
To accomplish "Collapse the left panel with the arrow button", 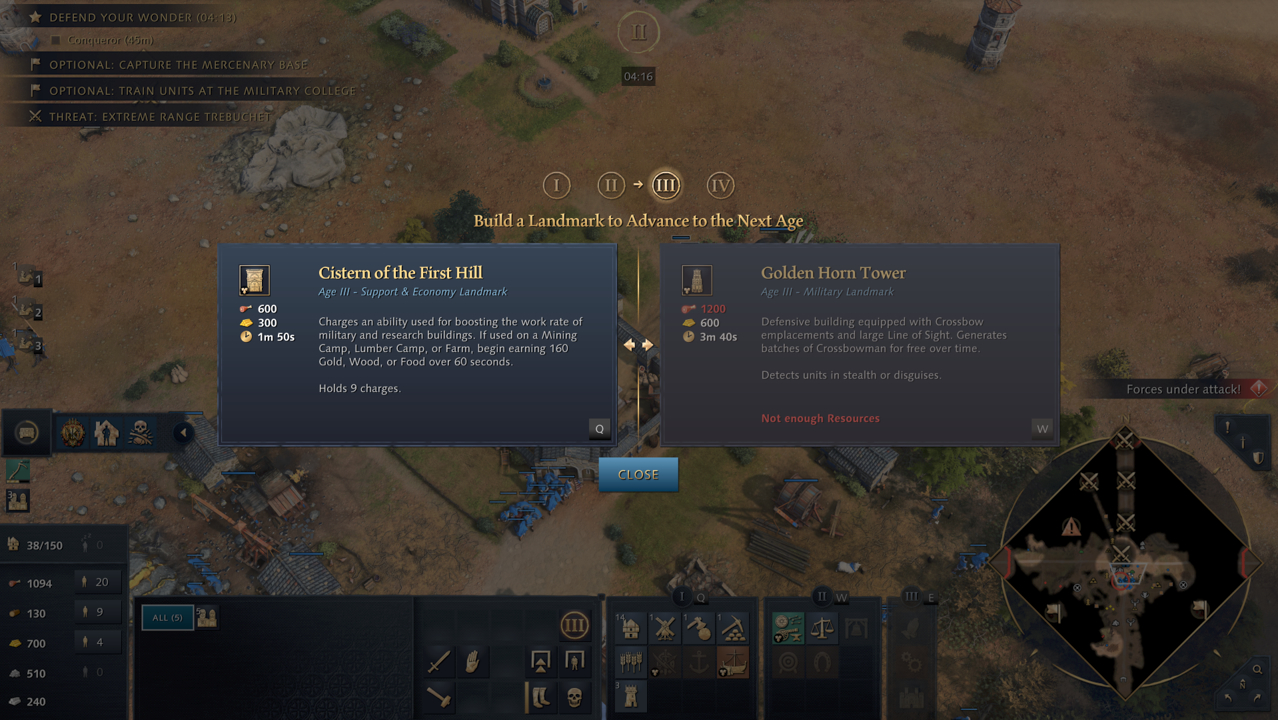I will [x=183, y=433].
